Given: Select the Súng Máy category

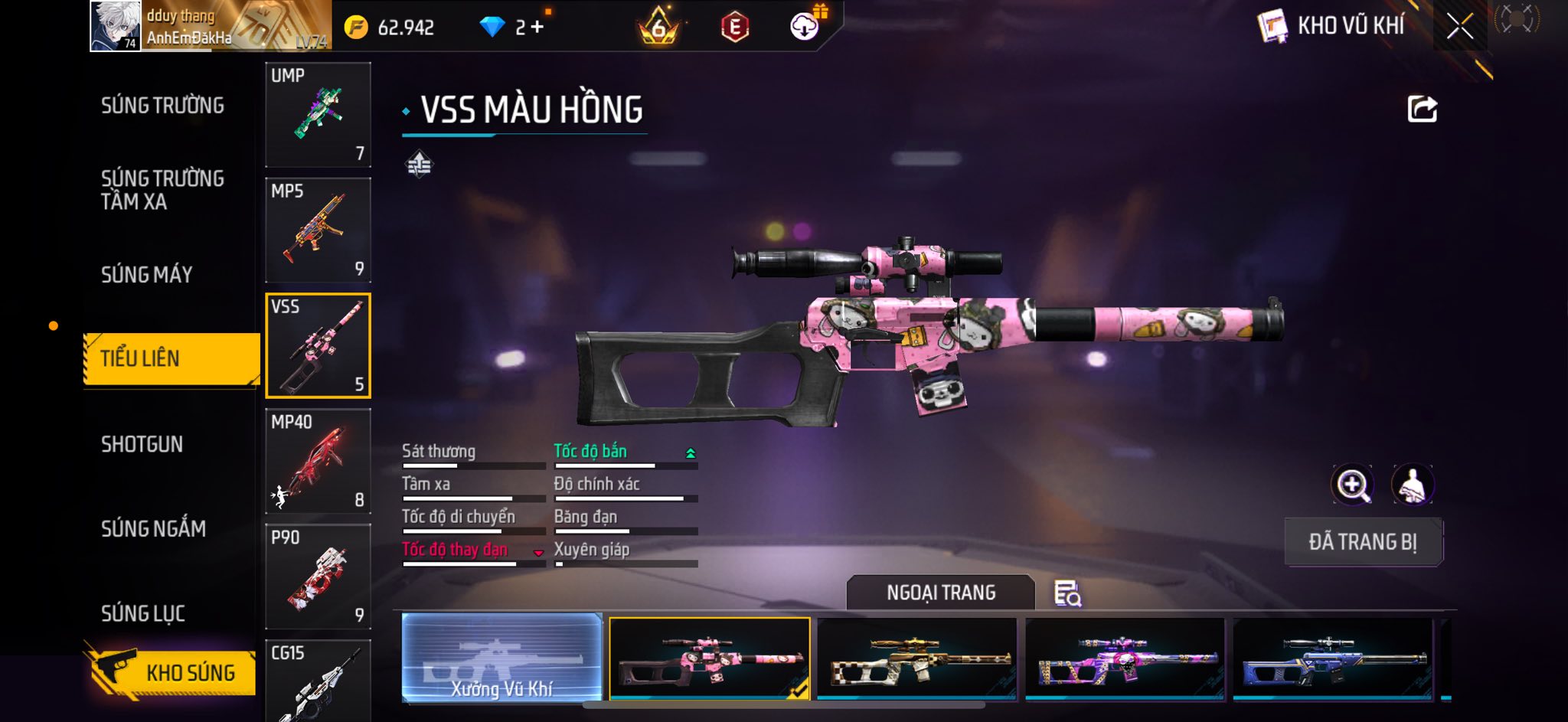Looking at the screenshot, I should pyautogui.click(x=147, y=275).
